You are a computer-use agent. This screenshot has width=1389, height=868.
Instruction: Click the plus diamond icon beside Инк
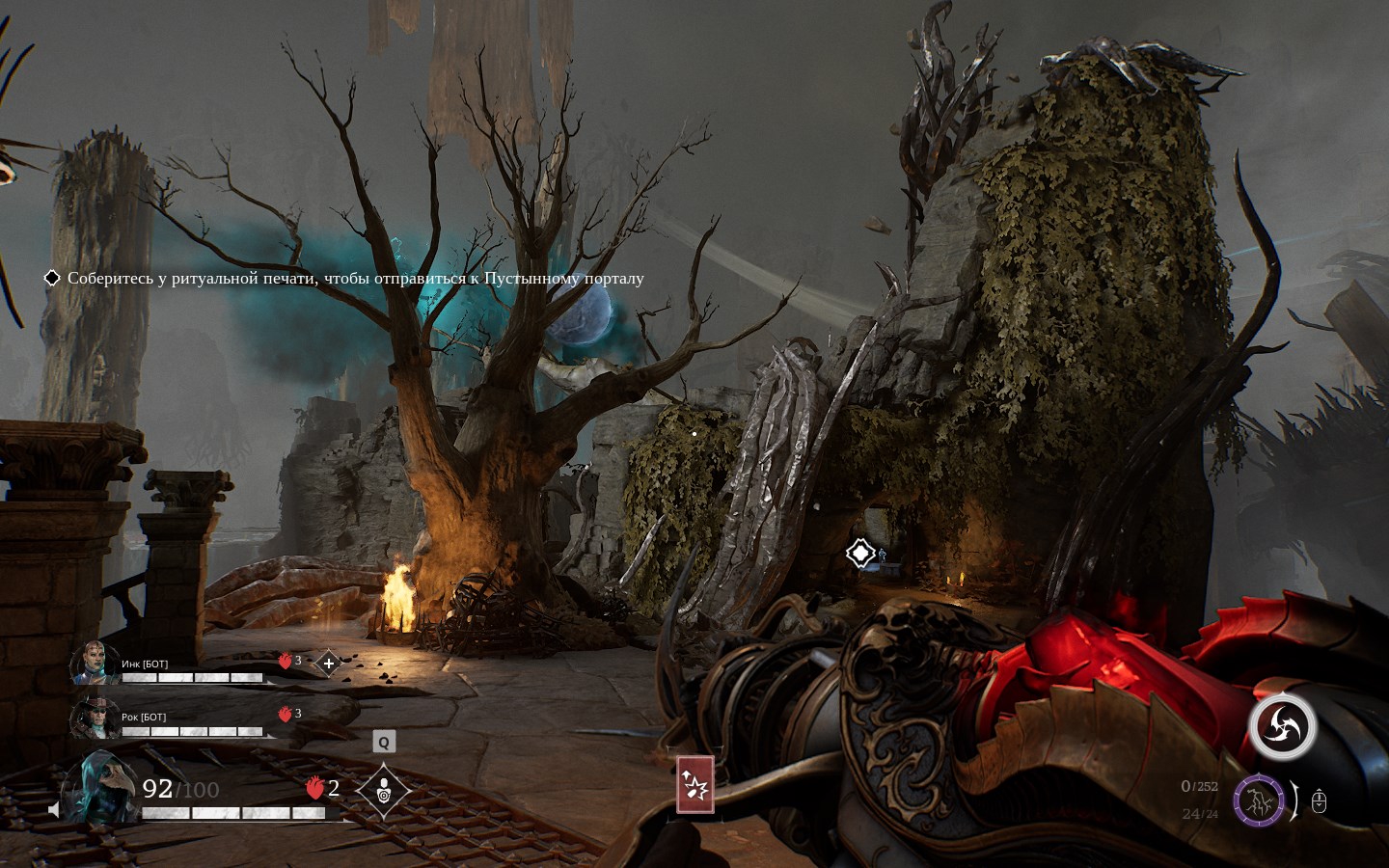coord(328,664)
